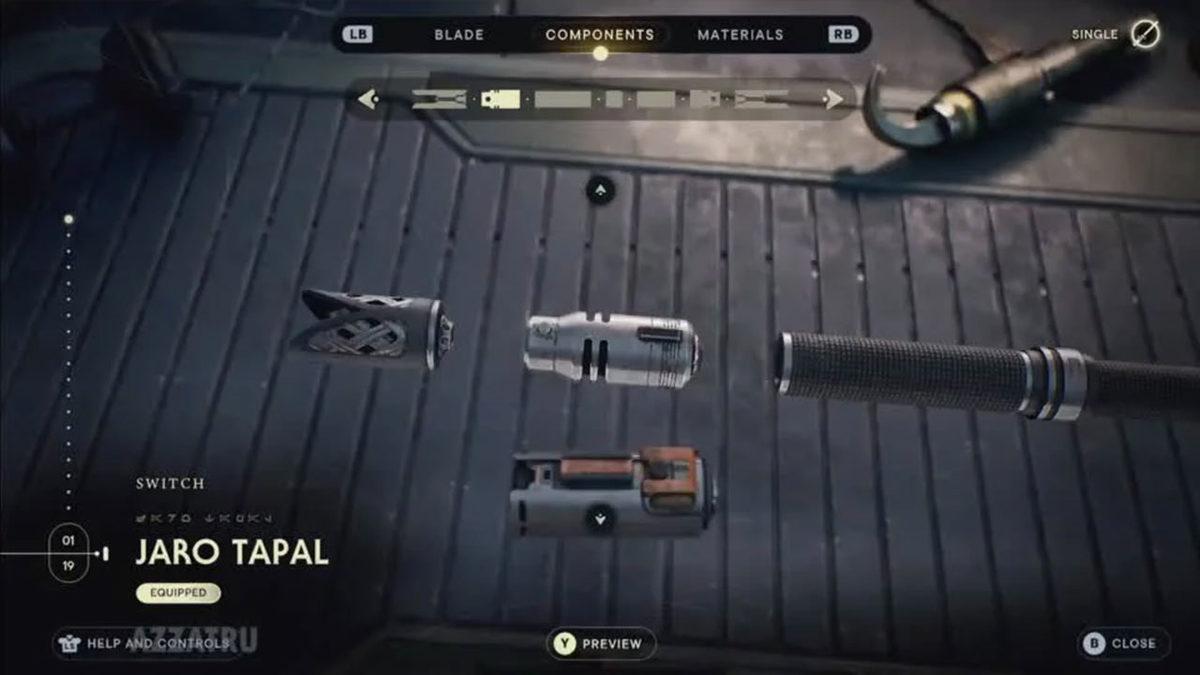Select the silver Jaro Tapal switch

[611, 350]
